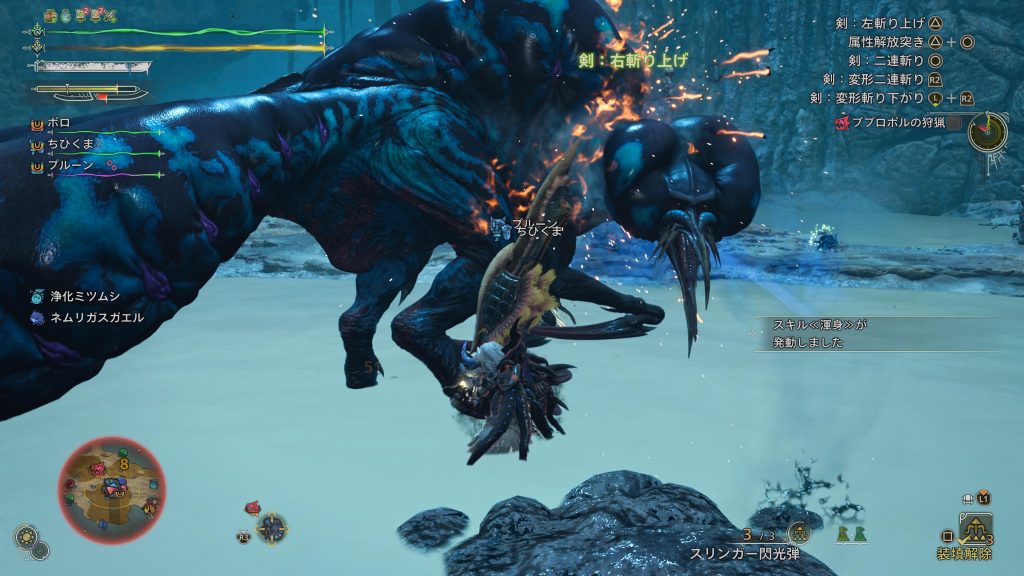
Task: Open the circular minimap
Action: pos(112,490)
